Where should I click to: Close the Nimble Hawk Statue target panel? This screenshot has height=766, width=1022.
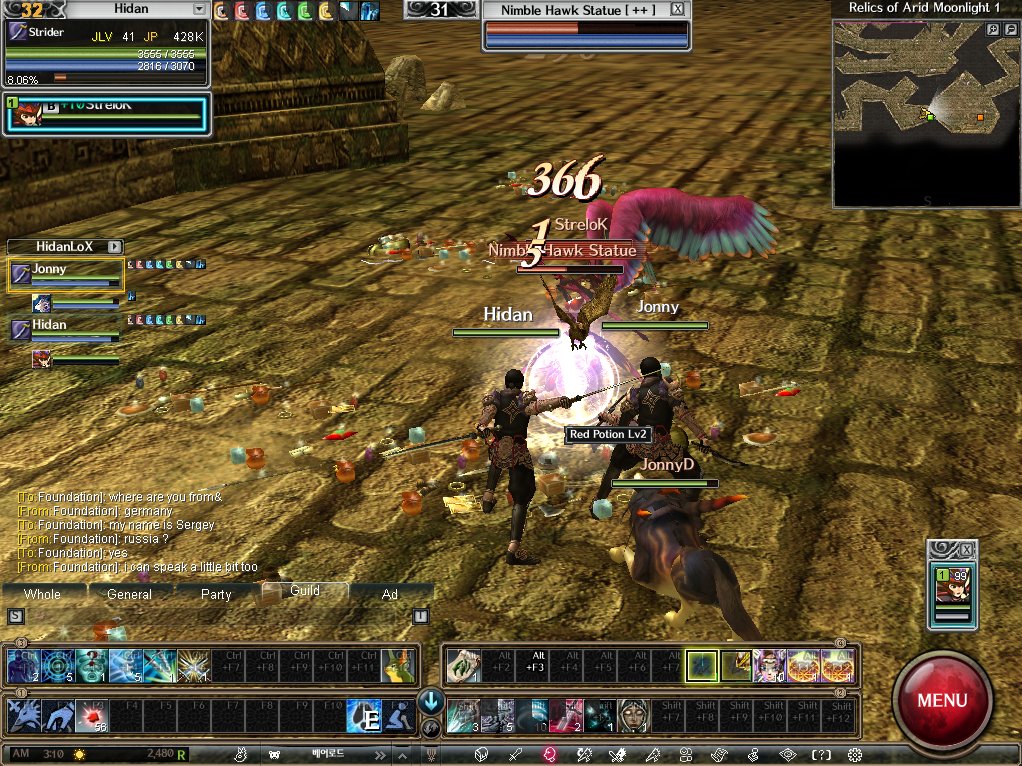[x=678, y=9]
